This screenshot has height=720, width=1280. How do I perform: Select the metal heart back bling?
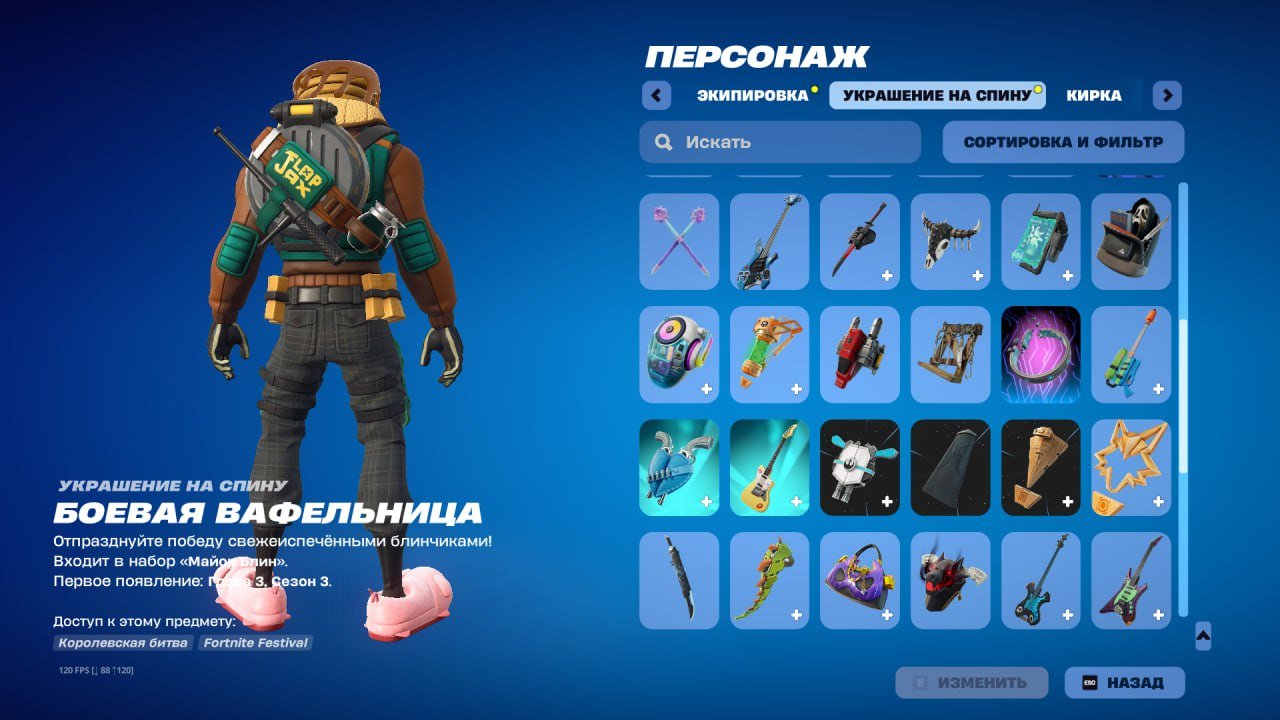click(x=679, y=468)
